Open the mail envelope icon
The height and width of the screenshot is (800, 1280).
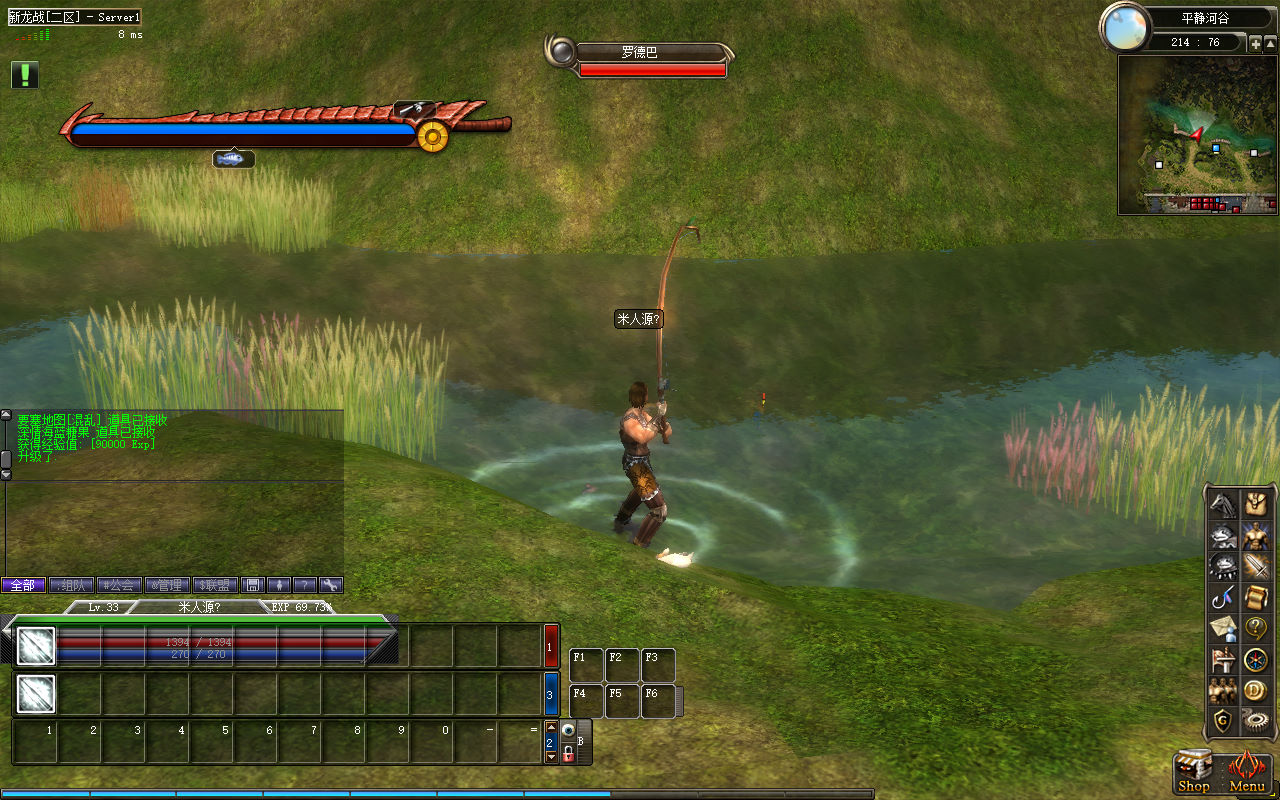1224,628
